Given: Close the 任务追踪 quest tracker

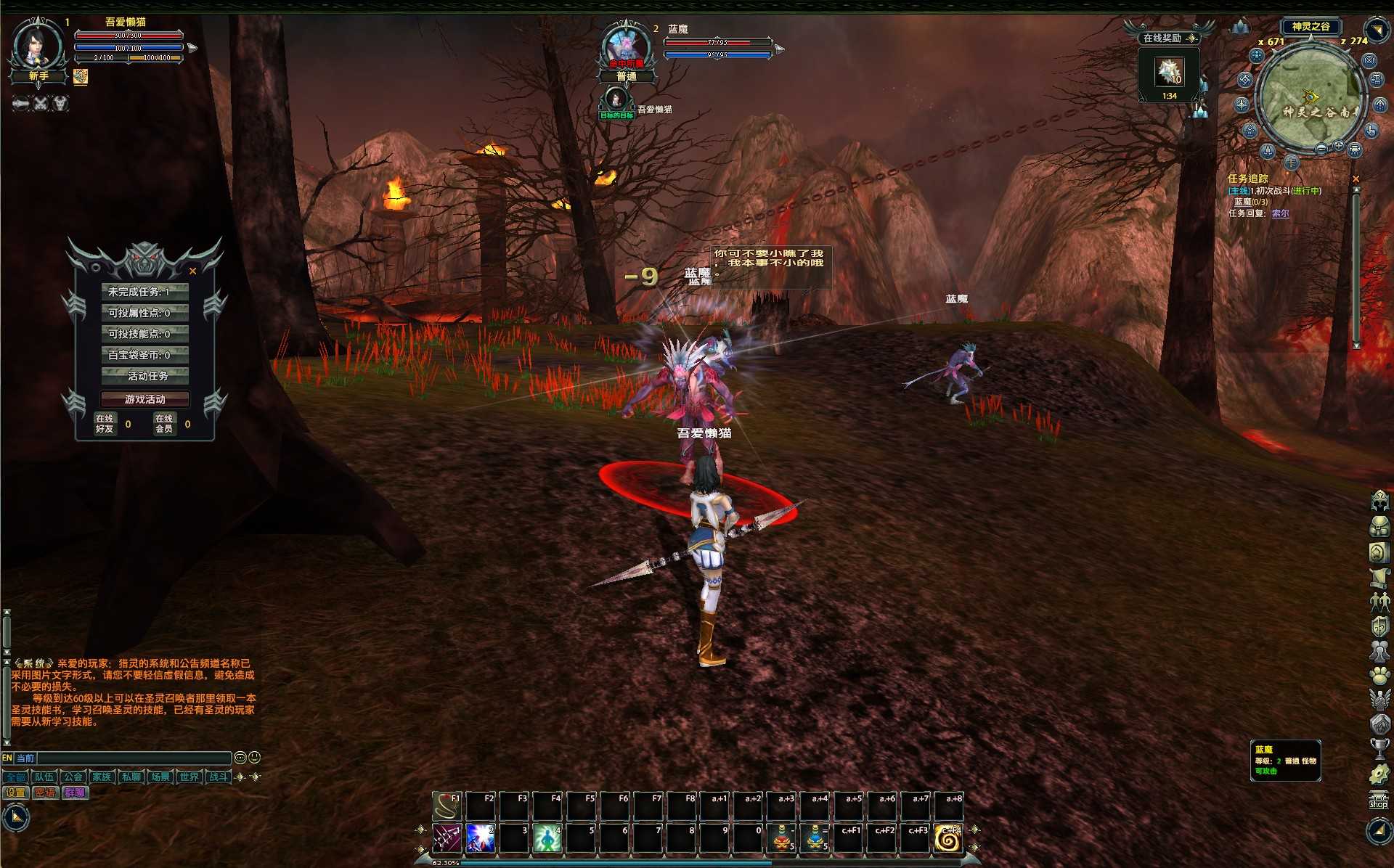Looking at the screenshot, I should (1356, 179).
